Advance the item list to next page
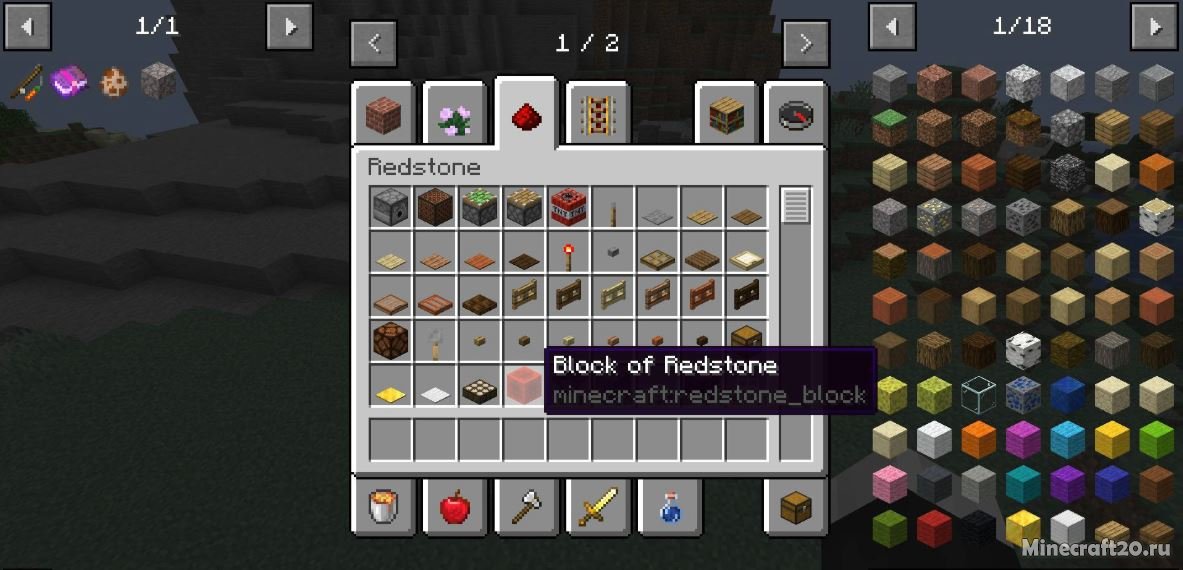 pyautogui.click(x=1153, y=26)
